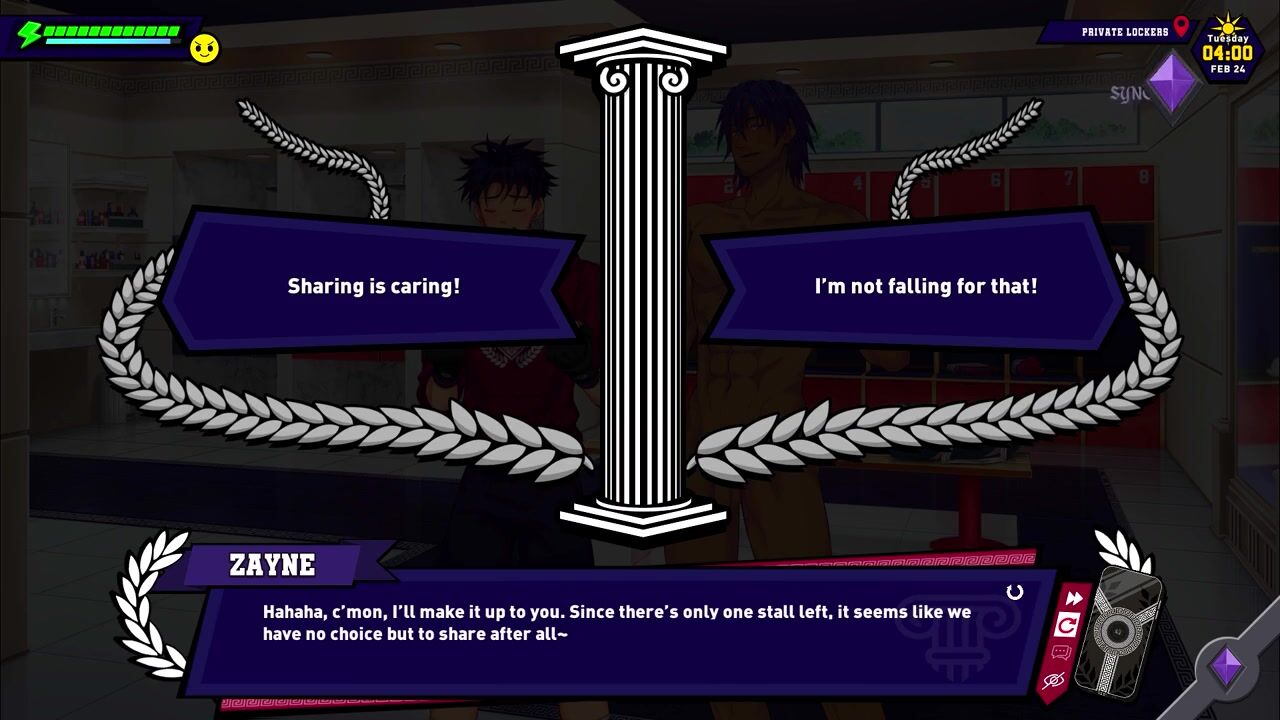
Task: Click the red location pin by Private Lockers
Action: click(x=1181, y=27)
